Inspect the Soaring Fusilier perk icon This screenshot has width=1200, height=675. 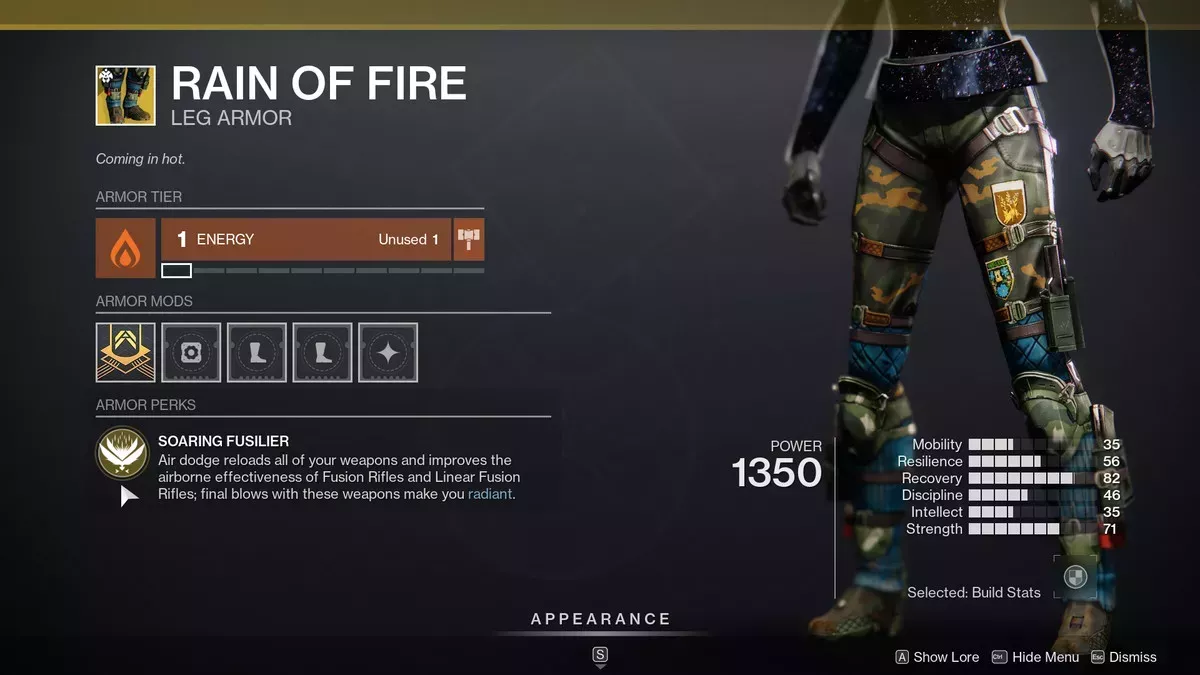123,455
